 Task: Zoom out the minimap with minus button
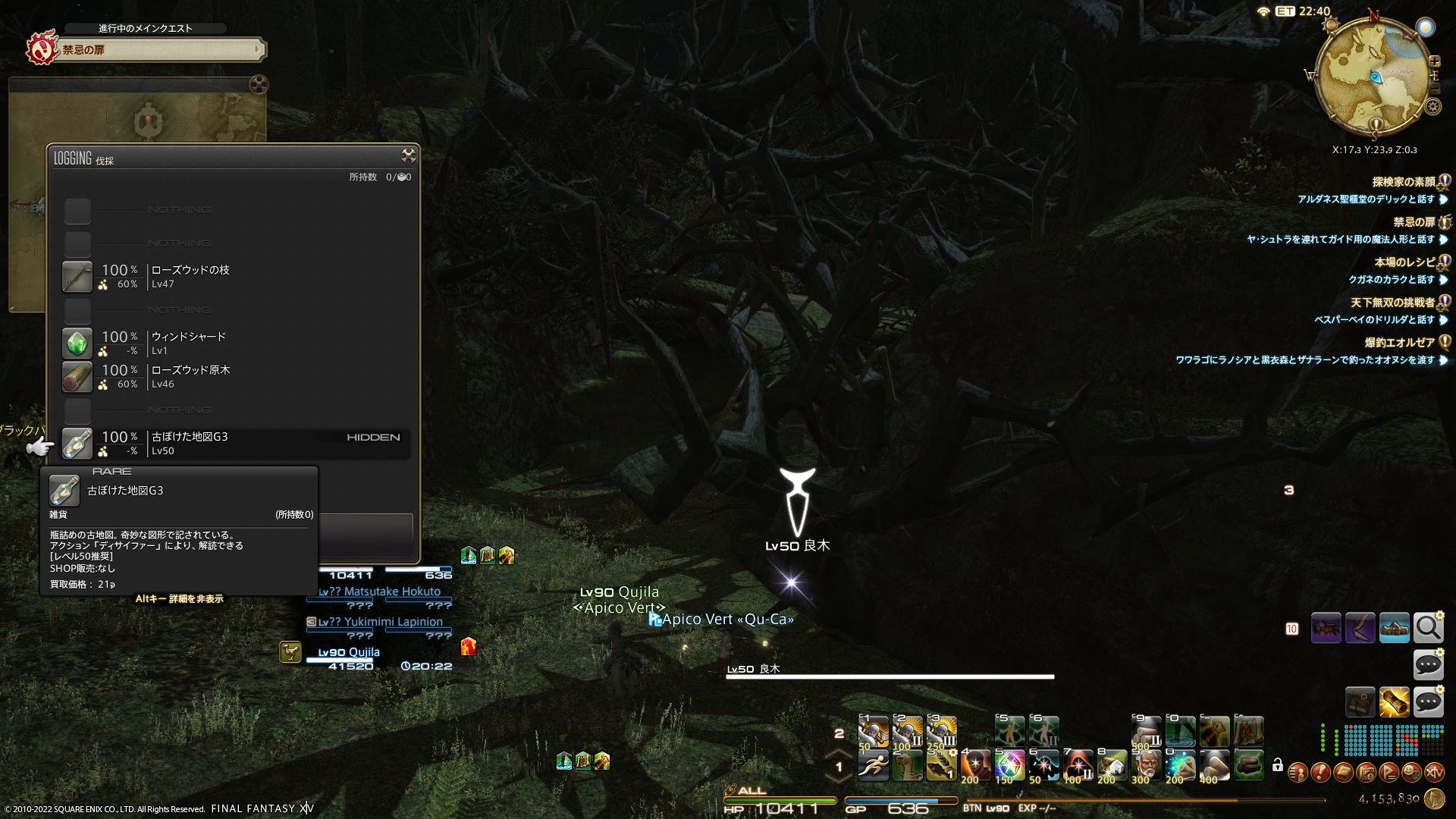(1435, 89)
